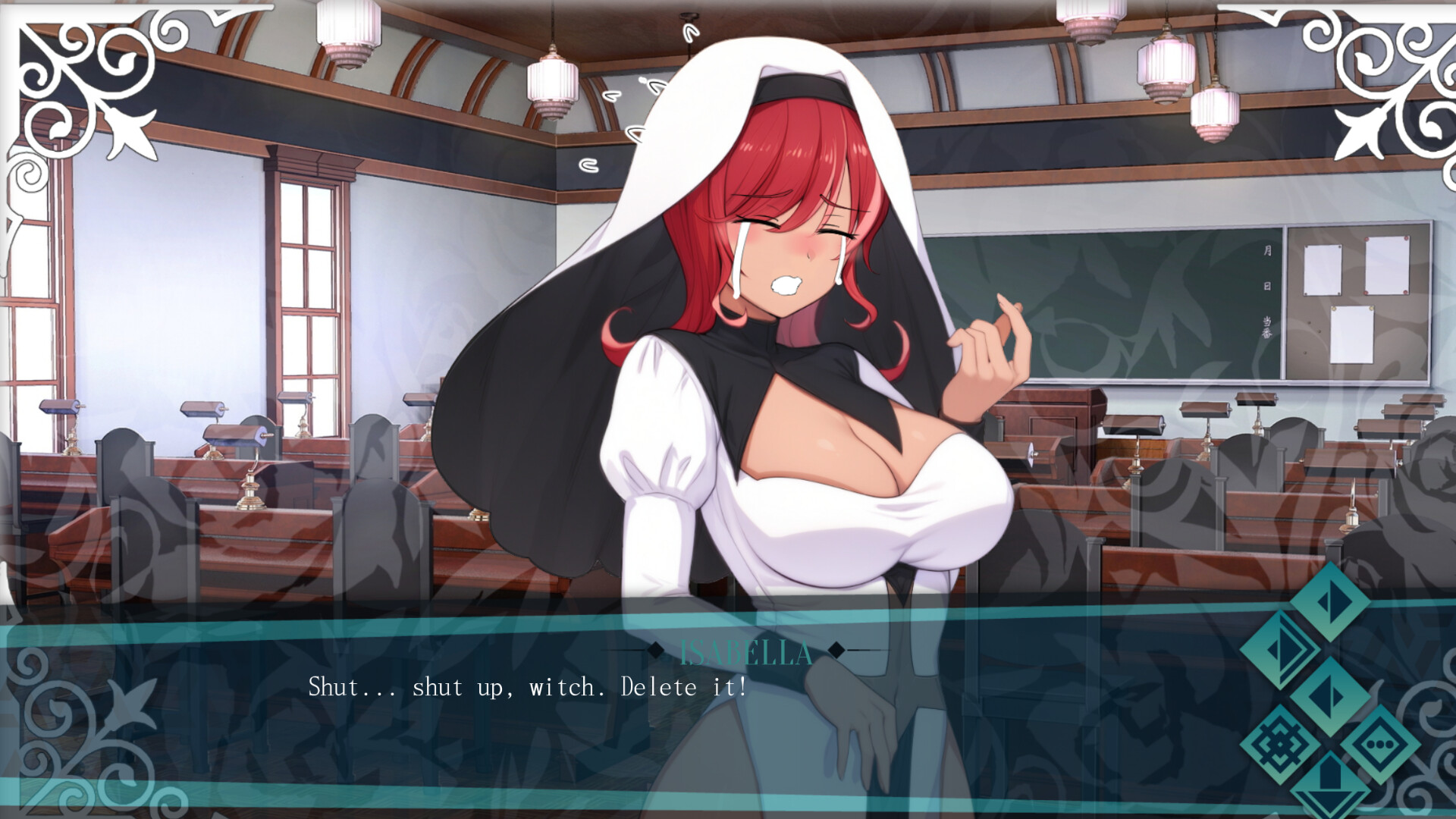
Task: Click the left-pointing triangle rewind diamond
Action: tap(1329, 696)
